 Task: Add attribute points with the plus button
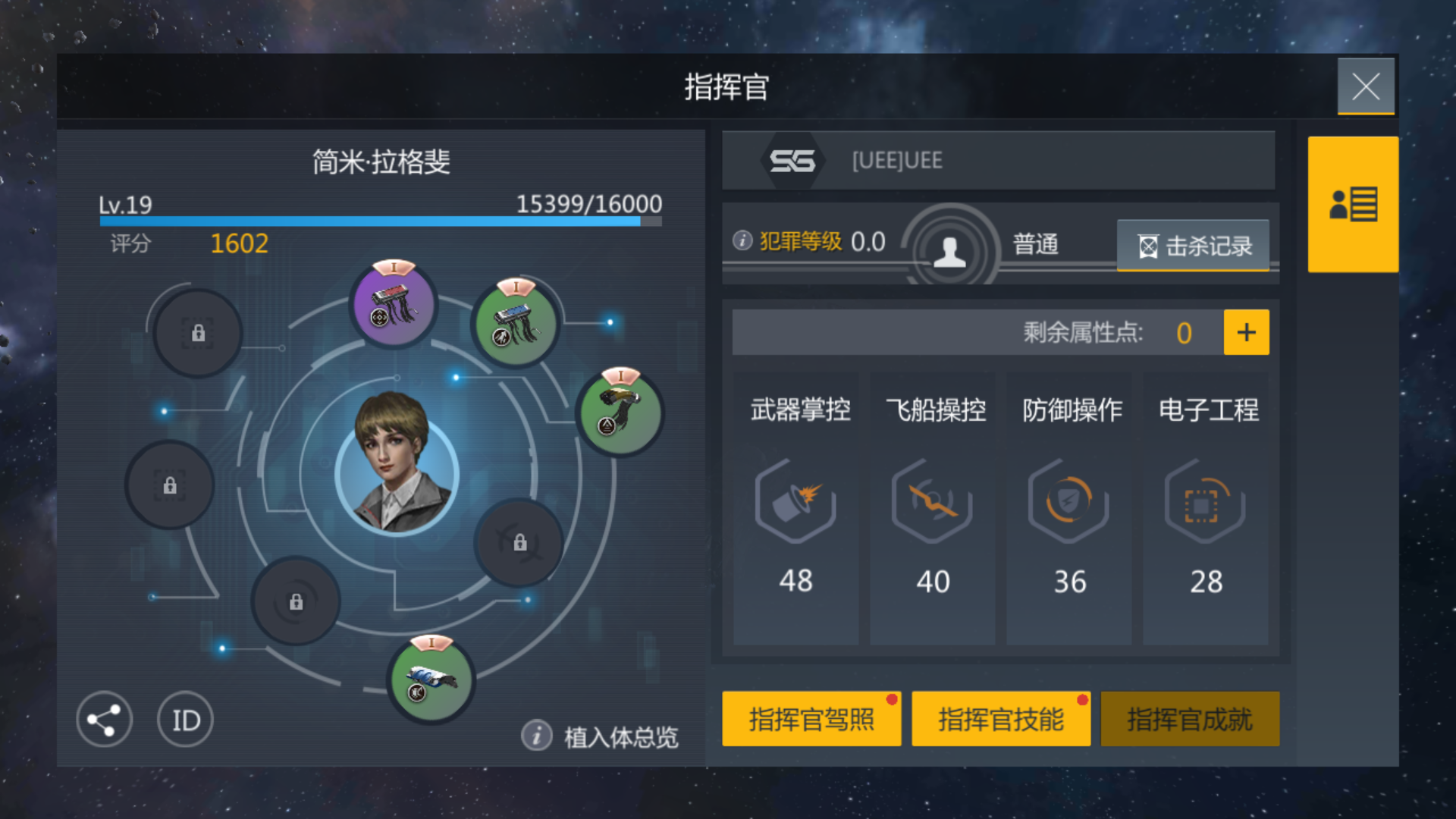click(1246, 332)
